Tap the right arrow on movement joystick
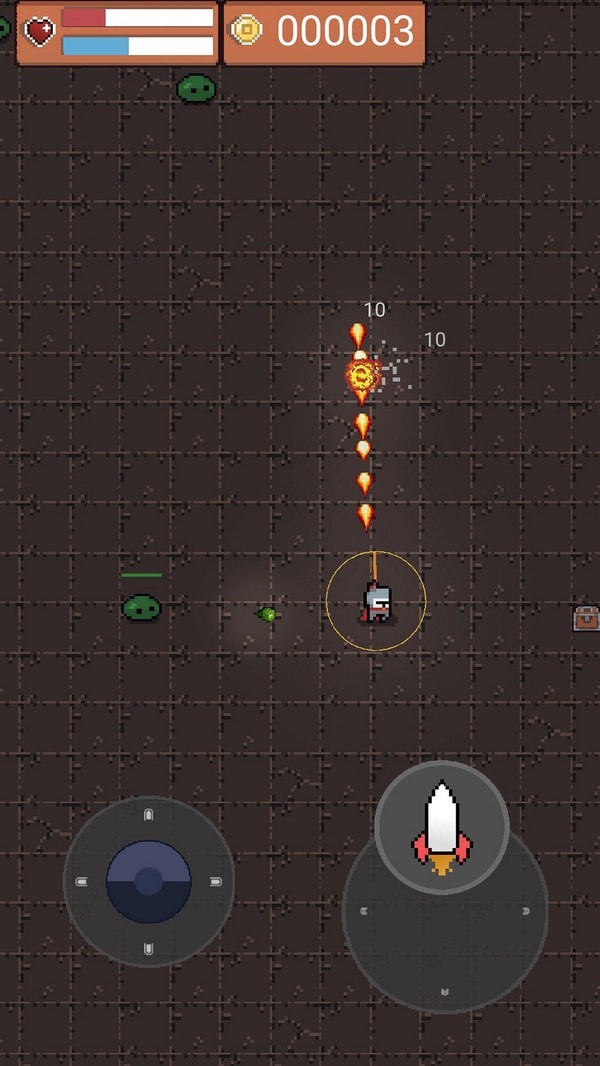Image resolution: width=600 pixels, height=1066 pixels. click(x=216, y=881)
